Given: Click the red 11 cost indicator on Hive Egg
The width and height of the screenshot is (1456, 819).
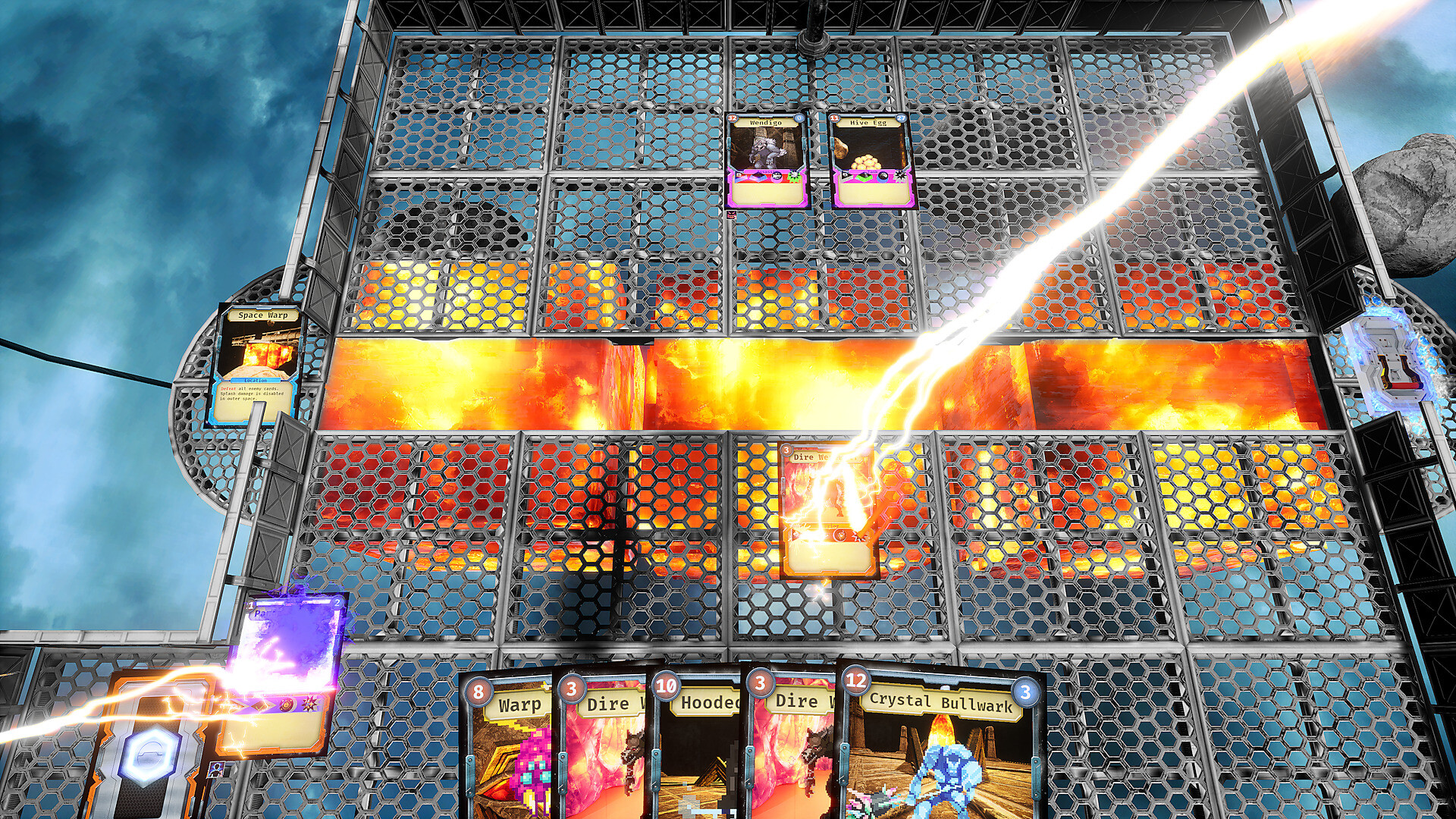Looking at the screenshot, I should [x=834, y=118].
